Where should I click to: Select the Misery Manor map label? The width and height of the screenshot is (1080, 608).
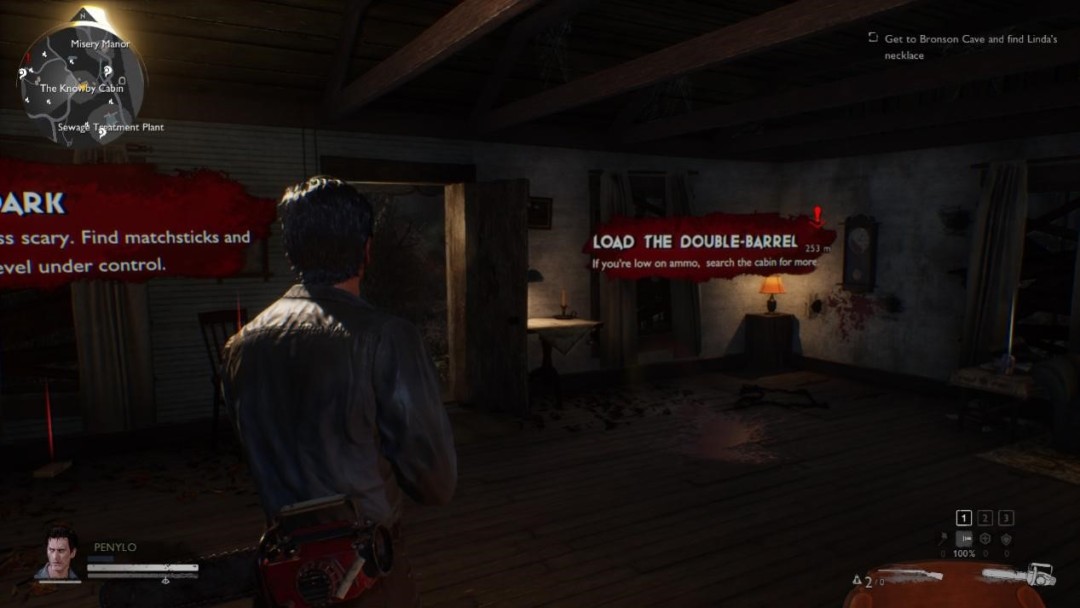click(100, 44)
